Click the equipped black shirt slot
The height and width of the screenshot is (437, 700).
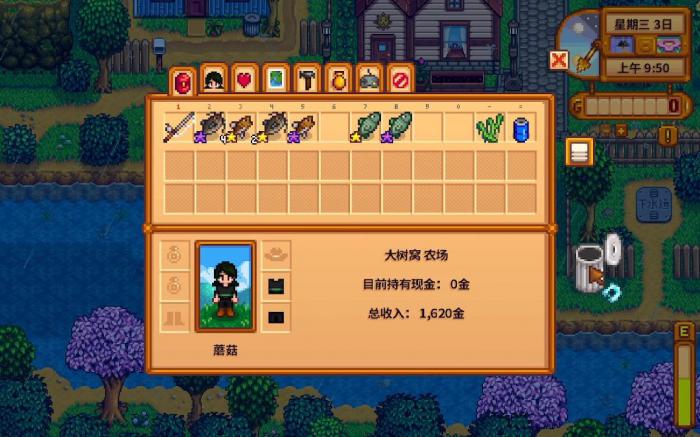click(276, 287)
